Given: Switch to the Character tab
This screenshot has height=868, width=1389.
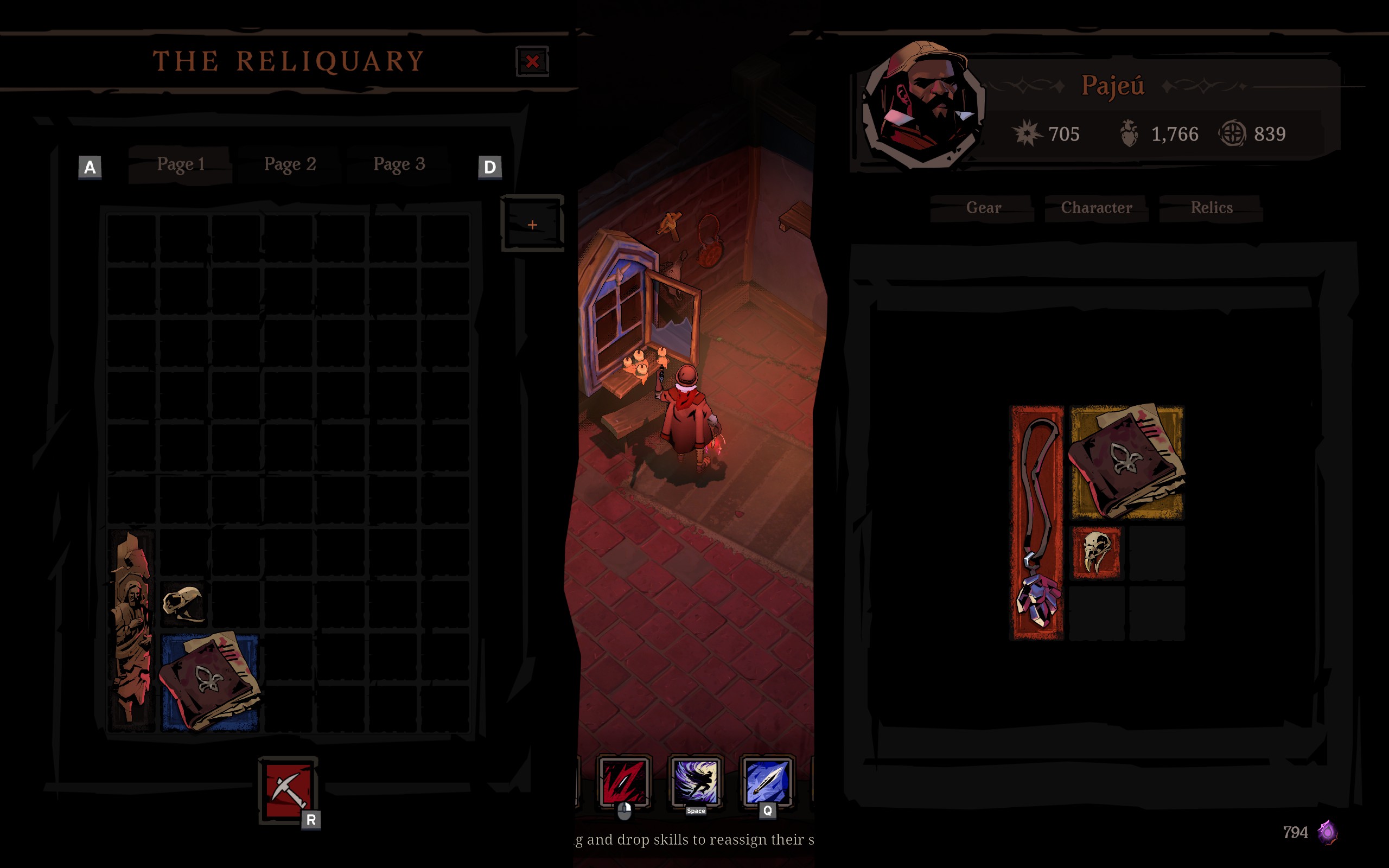Looking at the screenshot, I should (x=1096, y=208).
